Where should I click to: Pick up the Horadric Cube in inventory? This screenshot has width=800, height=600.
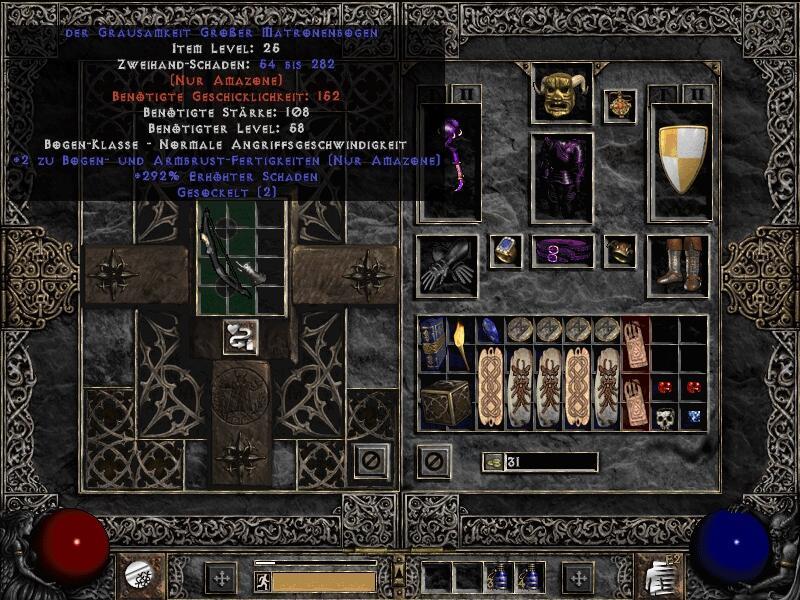tap(445, 402)
